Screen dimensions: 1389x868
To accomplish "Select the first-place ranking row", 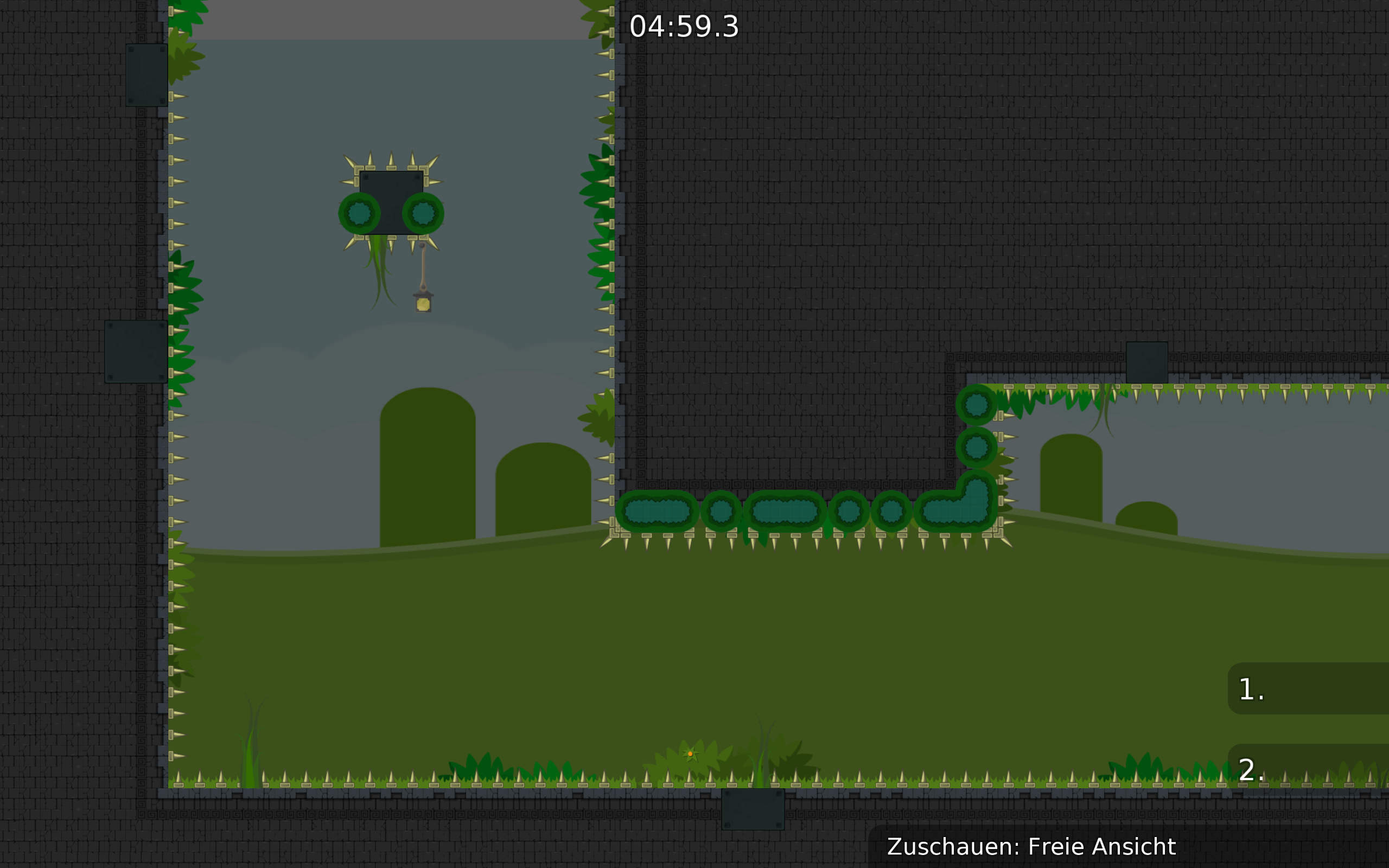I will 1308,689.
